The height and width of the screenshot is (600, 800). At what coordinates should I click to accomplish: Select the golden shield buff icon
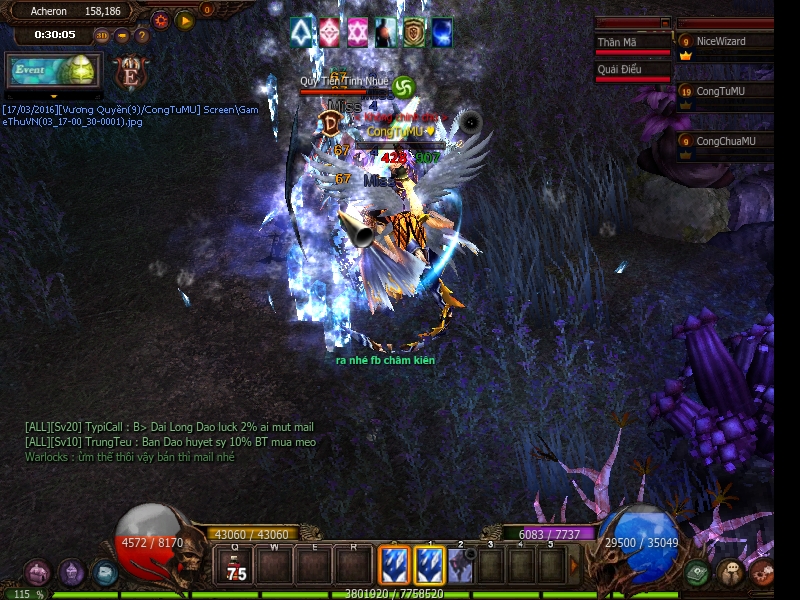414,32
